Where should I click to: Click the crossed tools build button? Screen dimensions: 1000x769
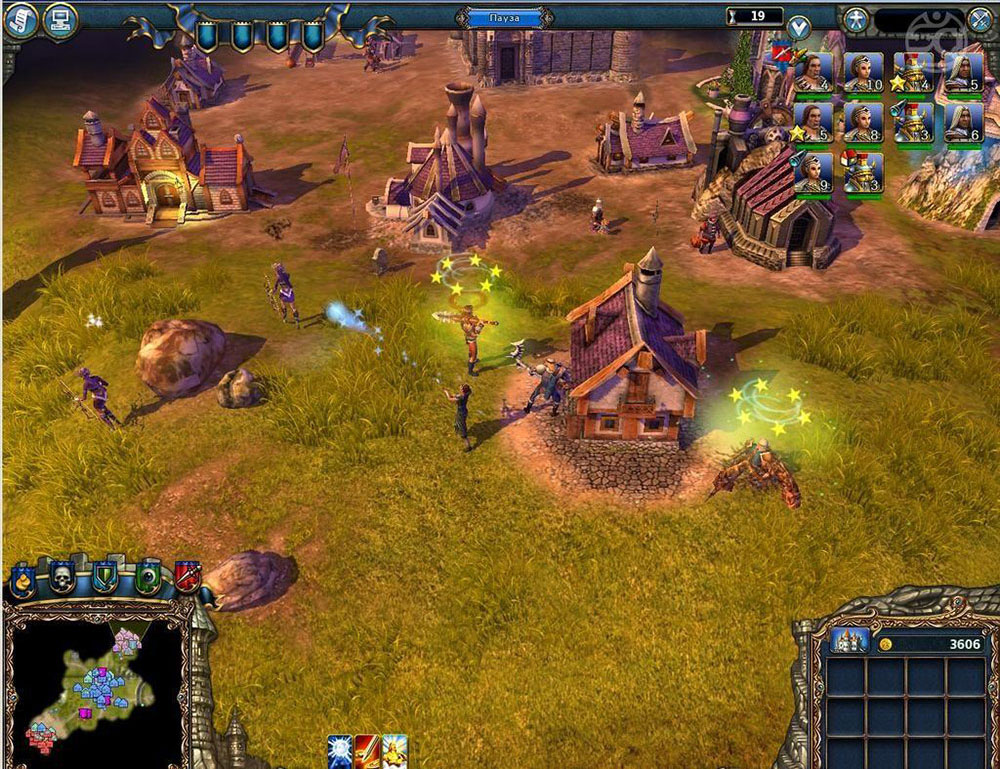click(980, 19)
